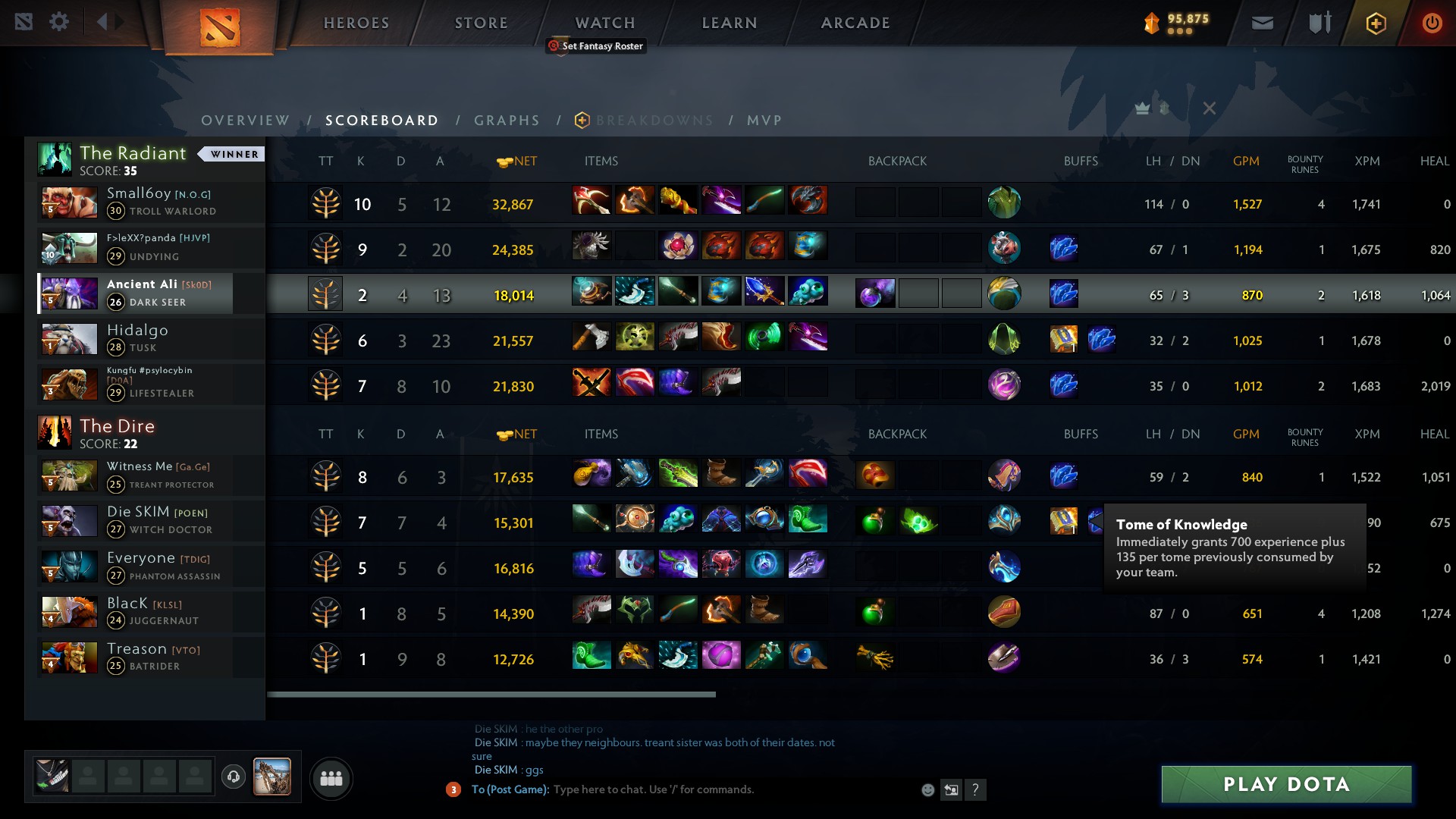Start matchmaking with Play Dota
The height and width of the screenshot is (819, 1456).
1286,784
